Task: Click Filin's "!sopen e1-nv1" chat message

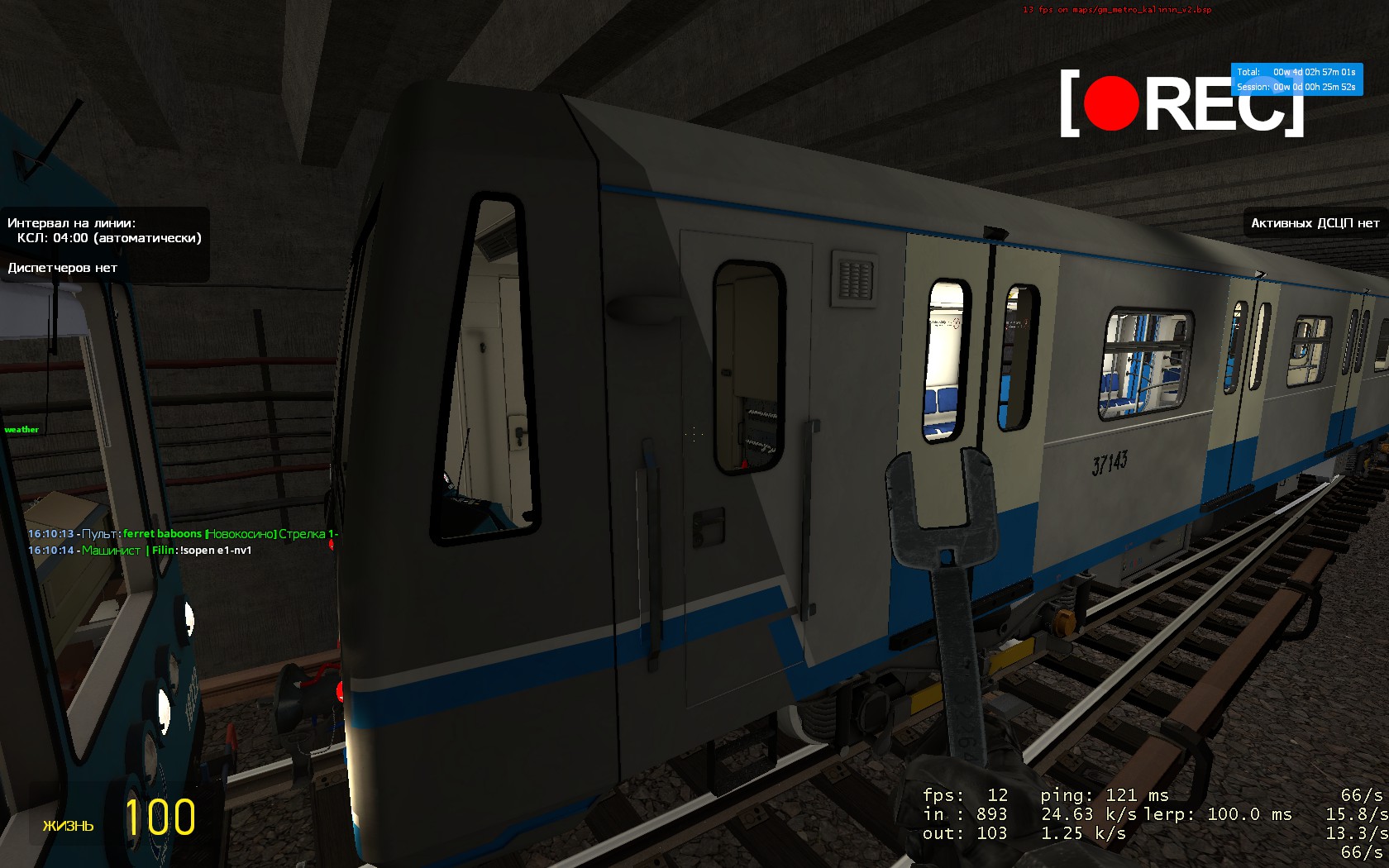Action: pos(215,551)
